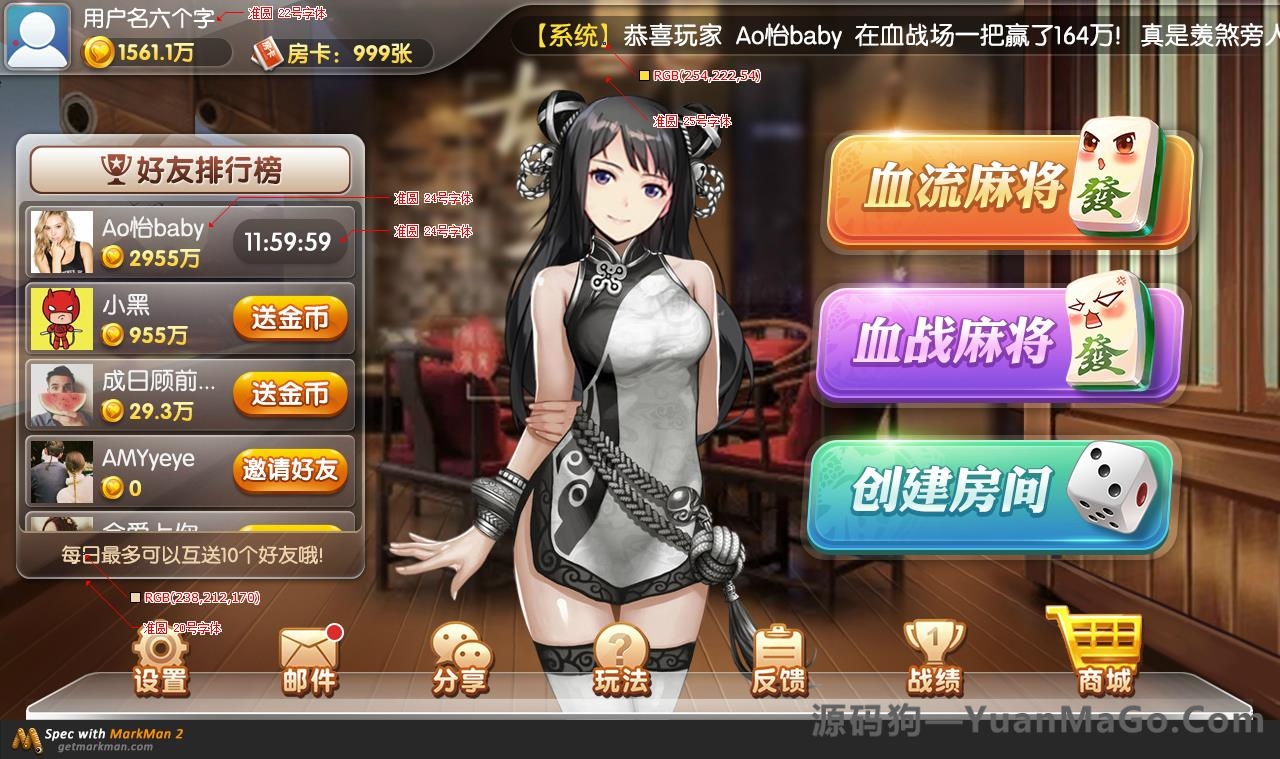1280x759 pixels.
Task: Open the 反馈 (Feedback) clipboard icon
Action: click(x=780, y=655)
